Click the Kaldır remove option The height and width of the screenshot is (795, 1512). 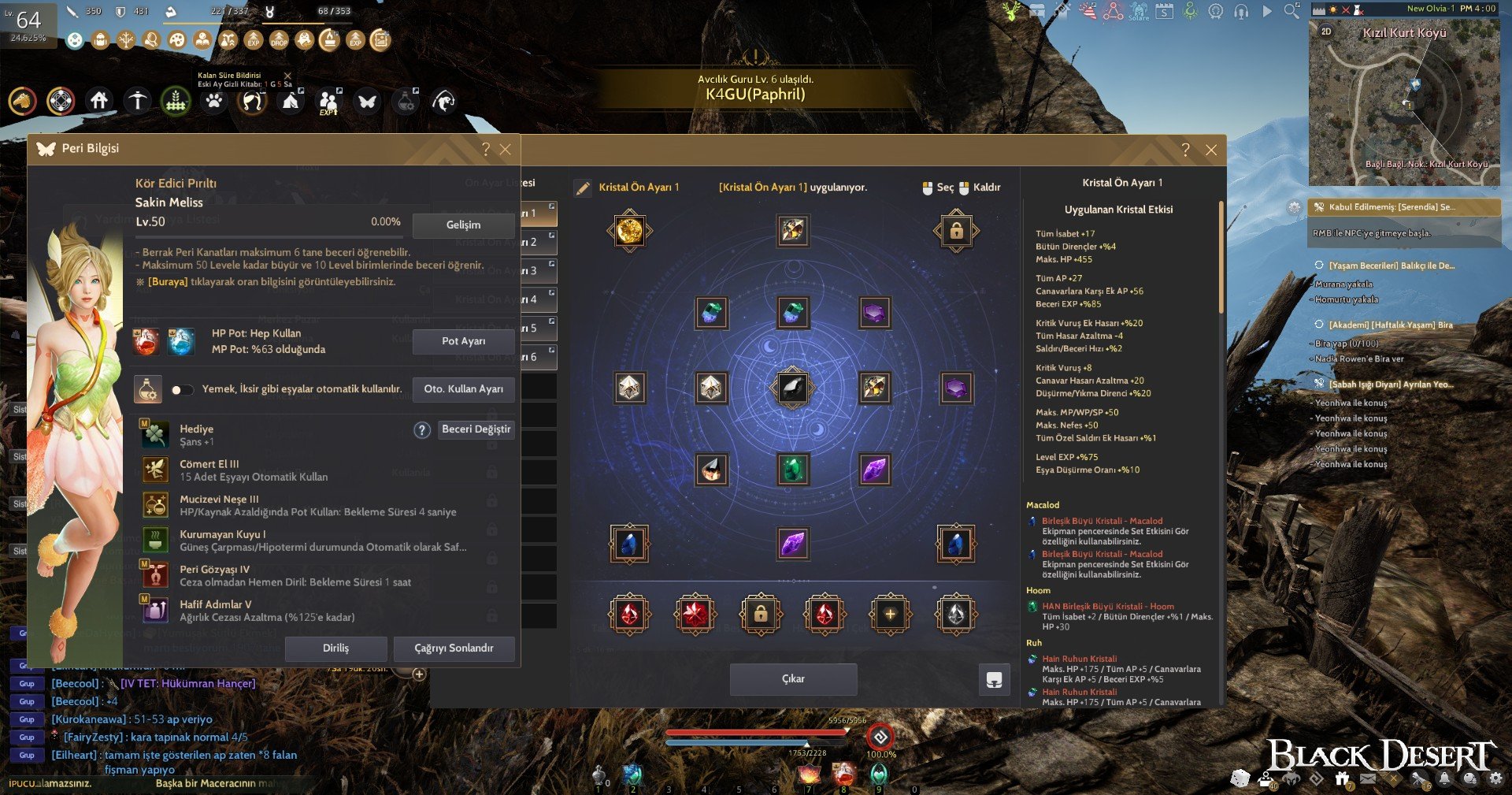(980, 188)
